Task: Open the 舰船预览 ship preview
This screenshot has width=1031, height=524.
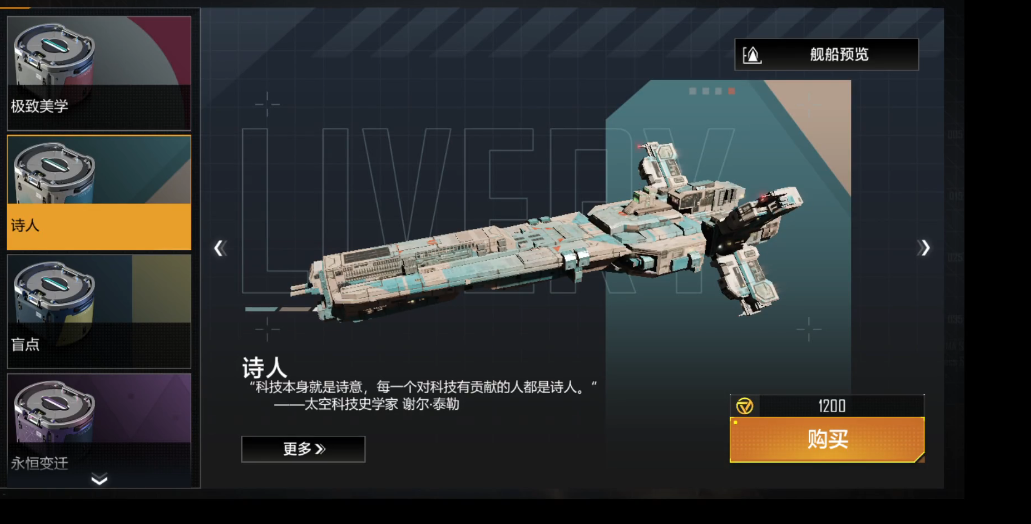Action: (826, 55)
